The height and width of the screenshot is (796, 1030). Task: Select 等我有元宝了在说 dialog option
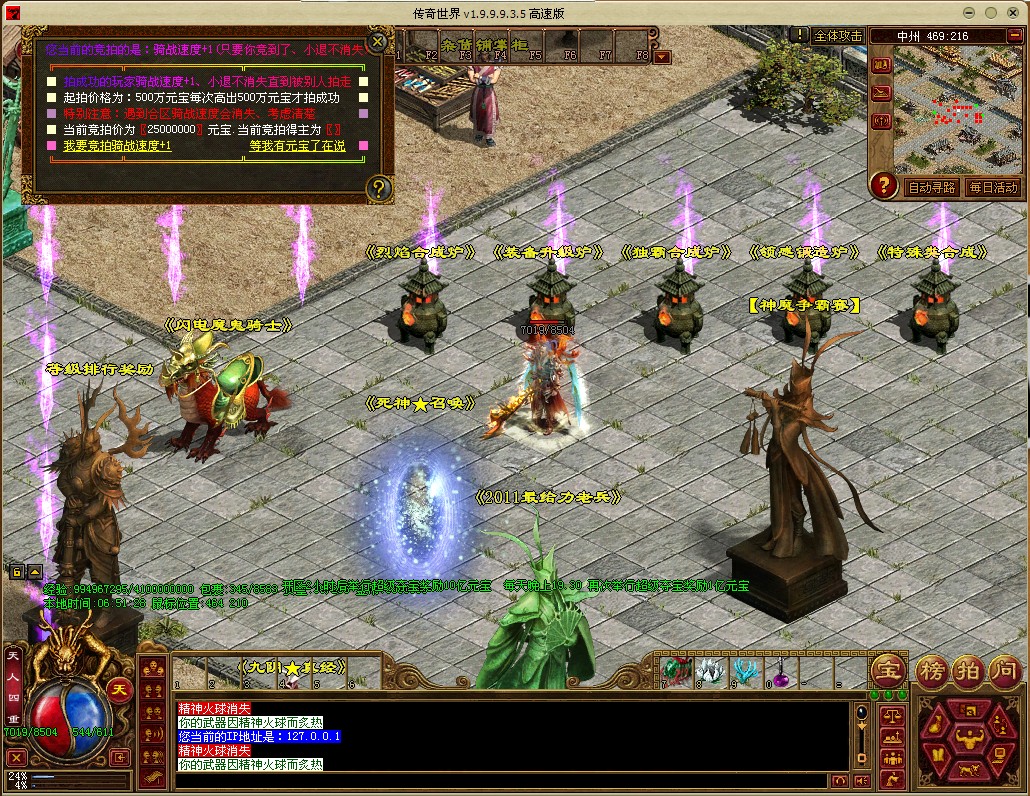tap(297, 146)
